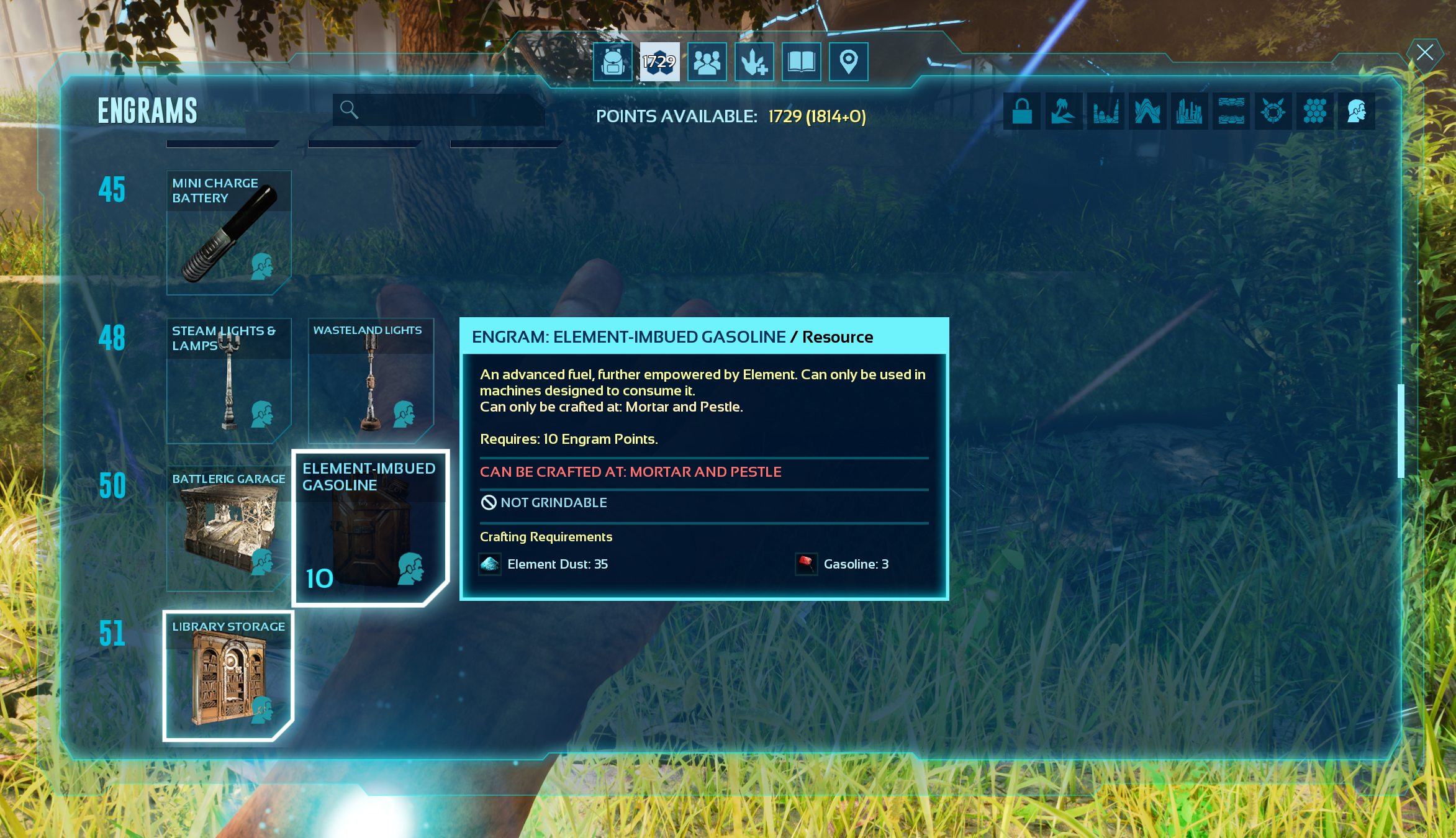
Task: Toggle the locked engrams filter padlock
Action: (1022, 112)
